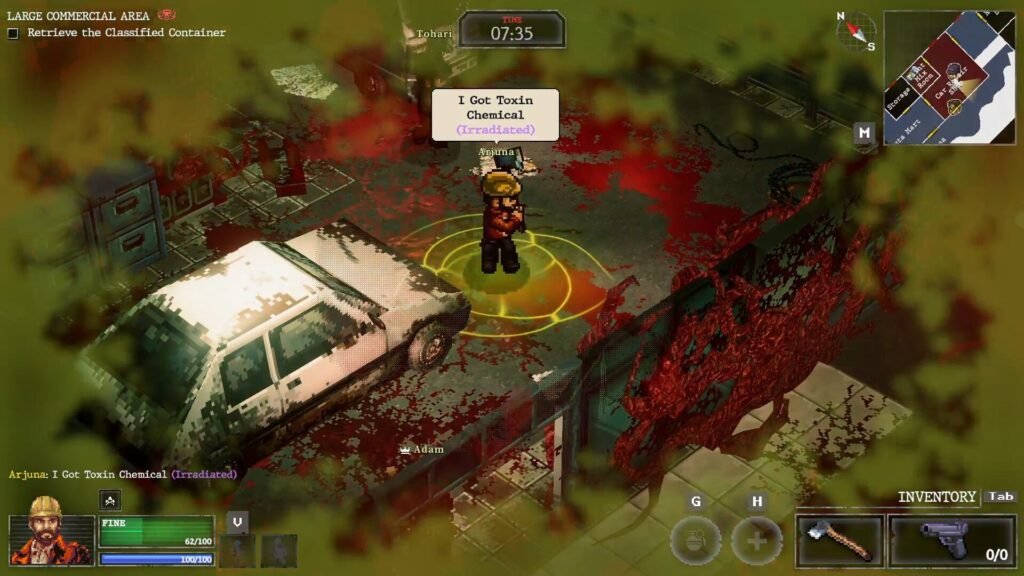
Task: Click the status effect icon above health
Action: click(110, 501)
